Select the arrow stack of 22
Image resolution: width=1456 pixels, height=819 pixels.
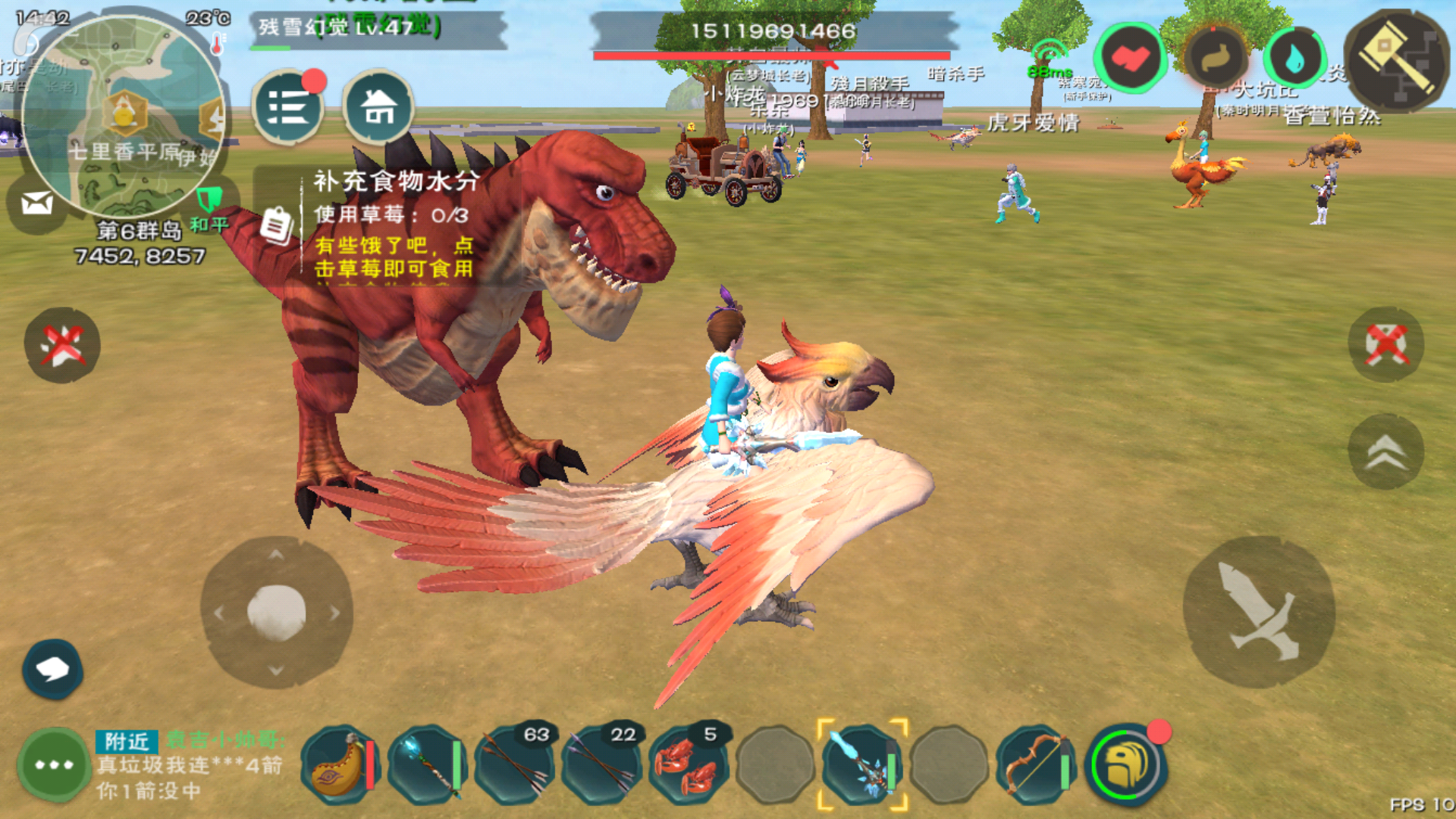click(601, 765)
